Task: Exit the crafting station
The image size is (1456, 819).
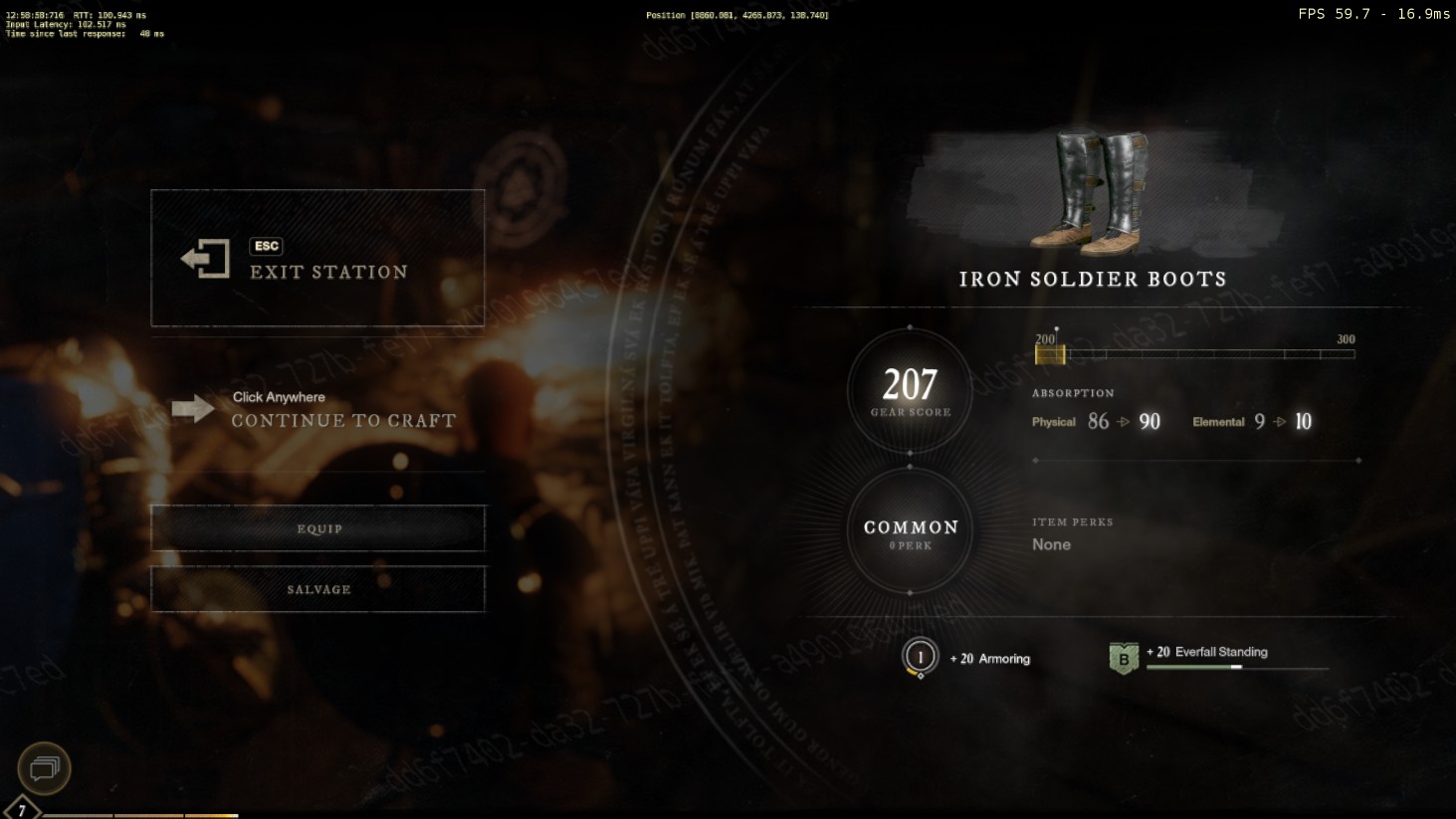Action: 317,258
